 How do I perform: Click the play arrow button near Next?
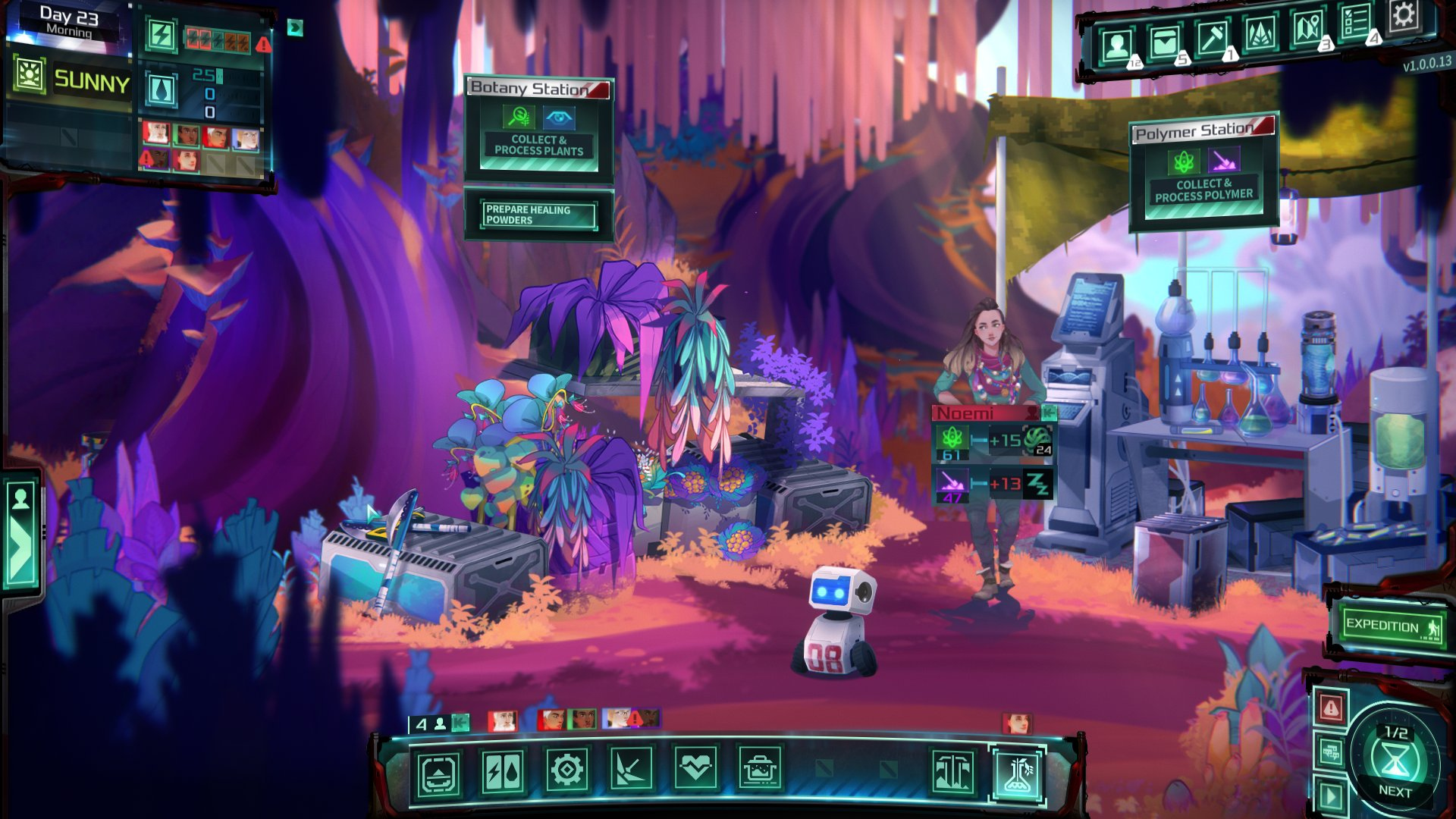click(1331, 797)
